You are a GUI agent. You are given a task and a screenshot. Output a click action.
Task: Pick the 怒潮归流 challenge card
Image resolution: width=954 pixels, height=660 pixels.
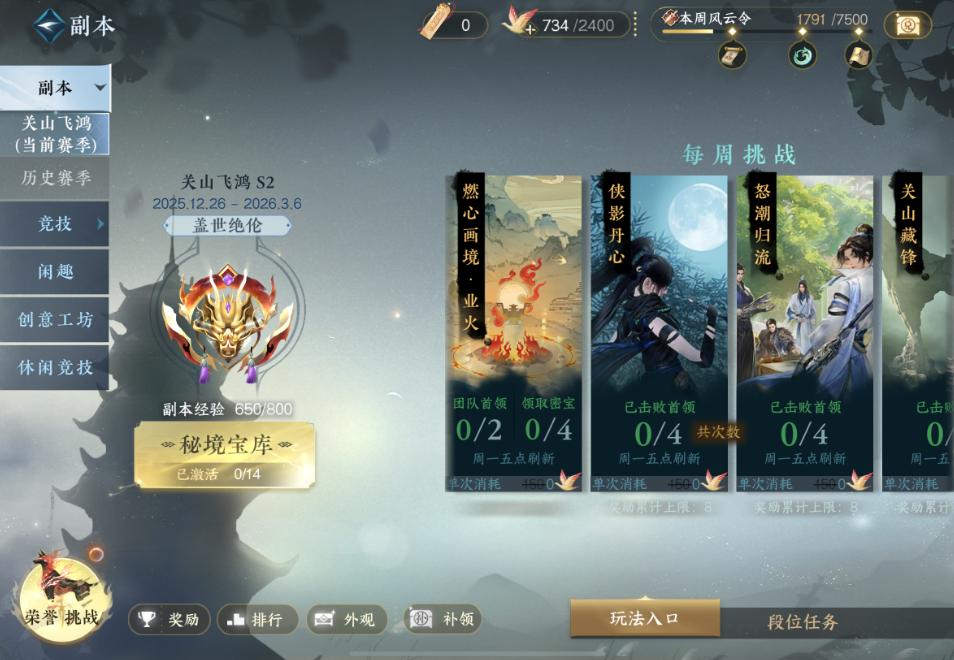(805, 320)
